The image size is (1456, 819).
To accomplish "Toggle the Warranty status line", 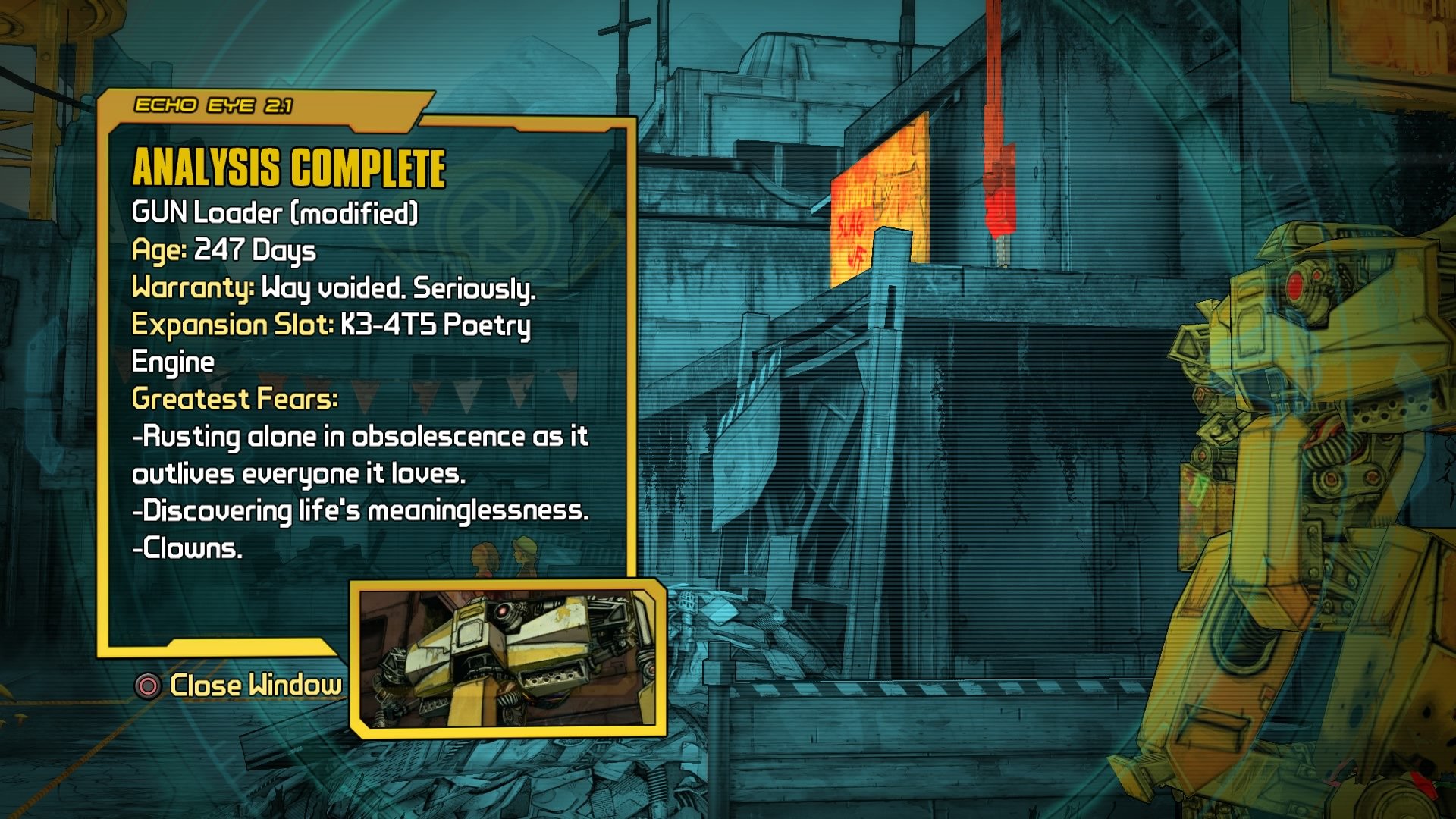I will 334,288.
